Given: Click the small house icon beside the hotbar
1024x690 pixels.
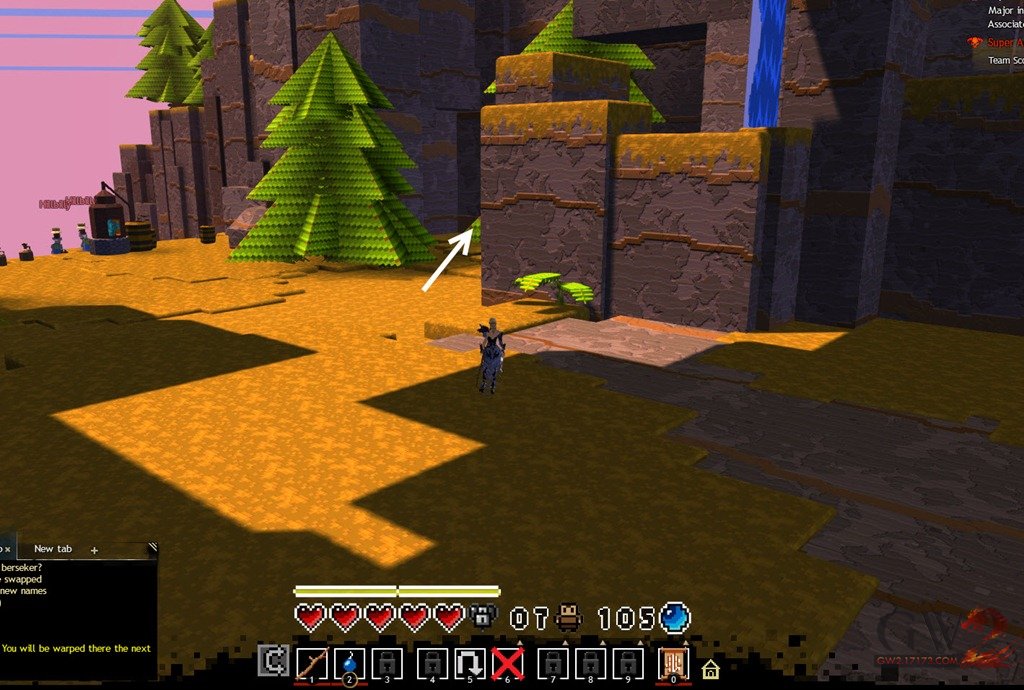Looking at the screenshot, I should (710, 668).
